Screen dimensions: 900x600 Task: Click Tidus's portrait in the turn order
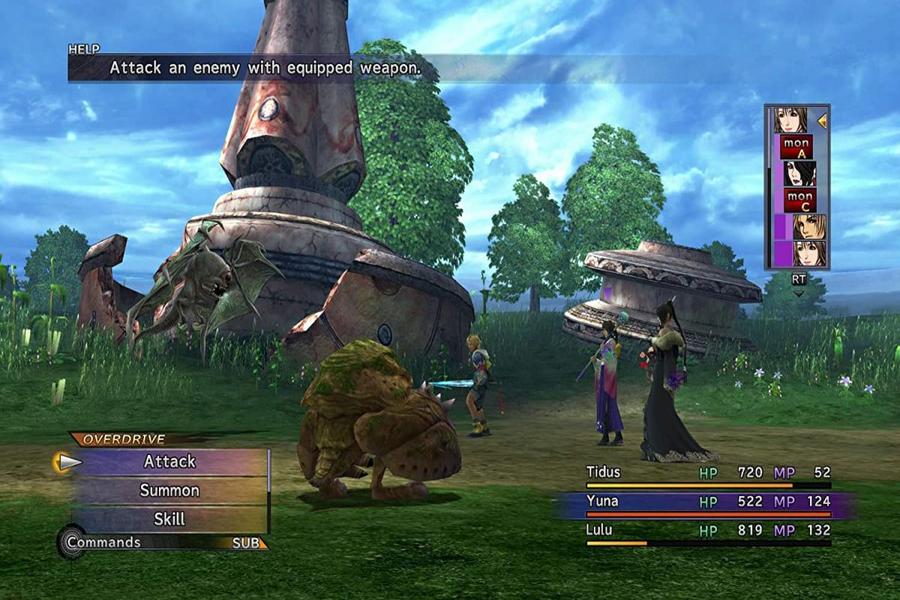(x=808, y=227)
